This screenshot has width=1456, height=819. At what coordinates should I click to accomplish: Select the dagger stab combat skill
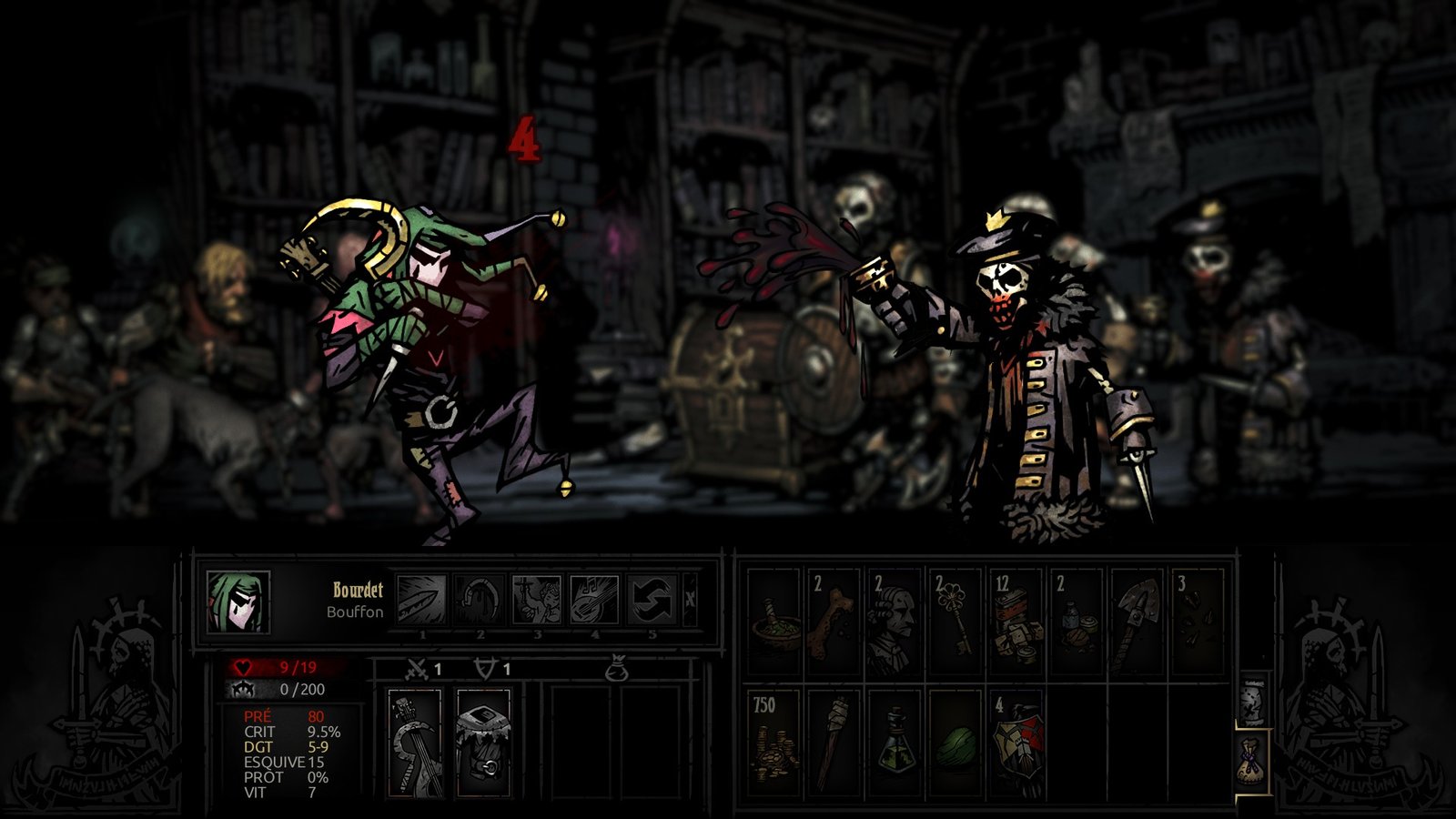(422, 600)
